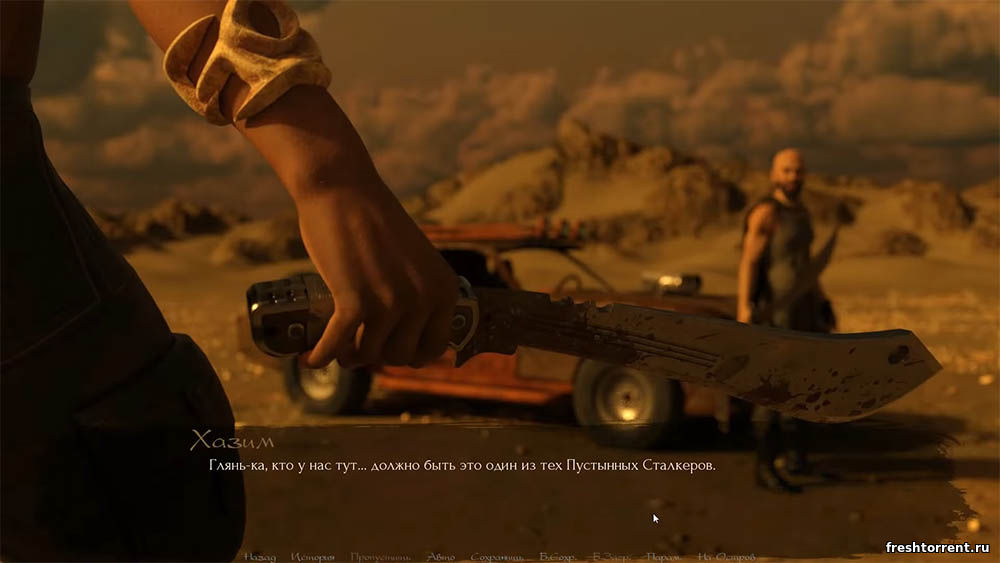Click the Назад (Back) quick menu button
Viewport: 1000px width, 563px height.
(x=259, y=556)
